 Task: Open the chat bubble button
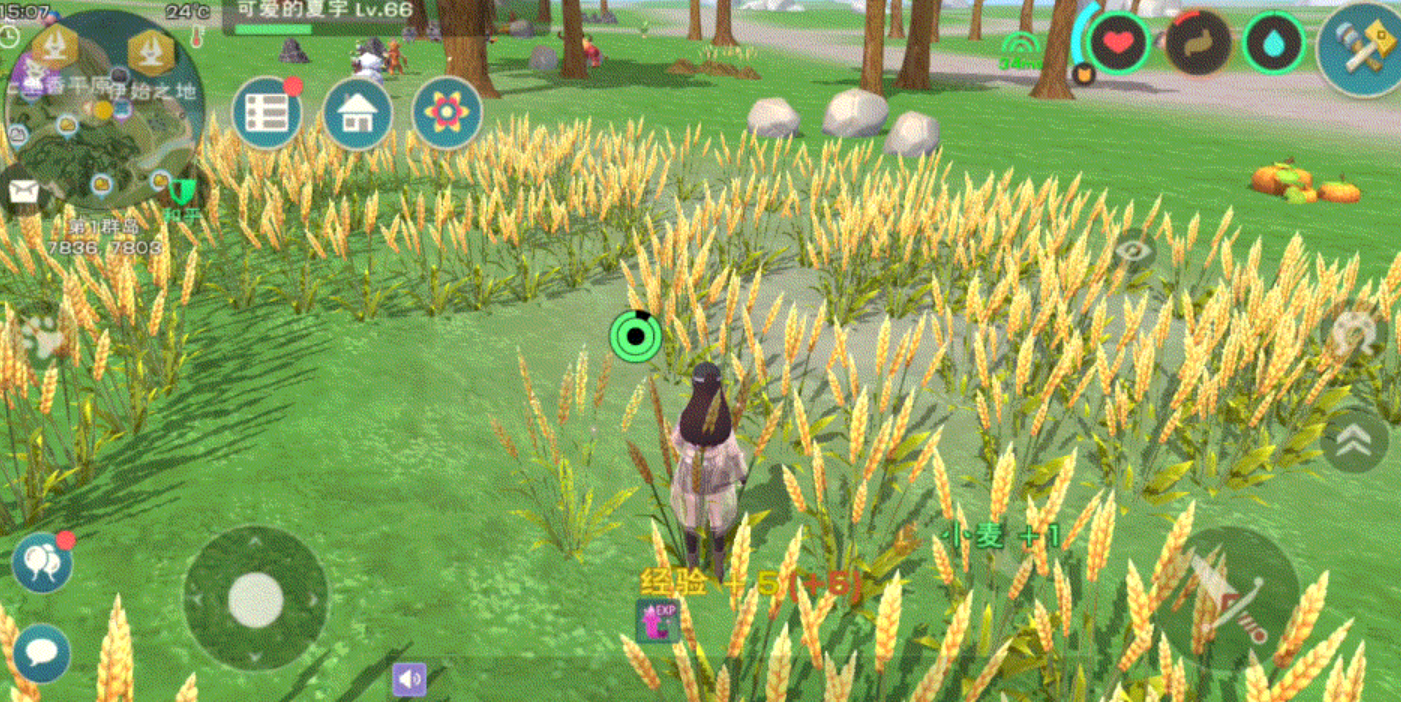pos(42,653)
